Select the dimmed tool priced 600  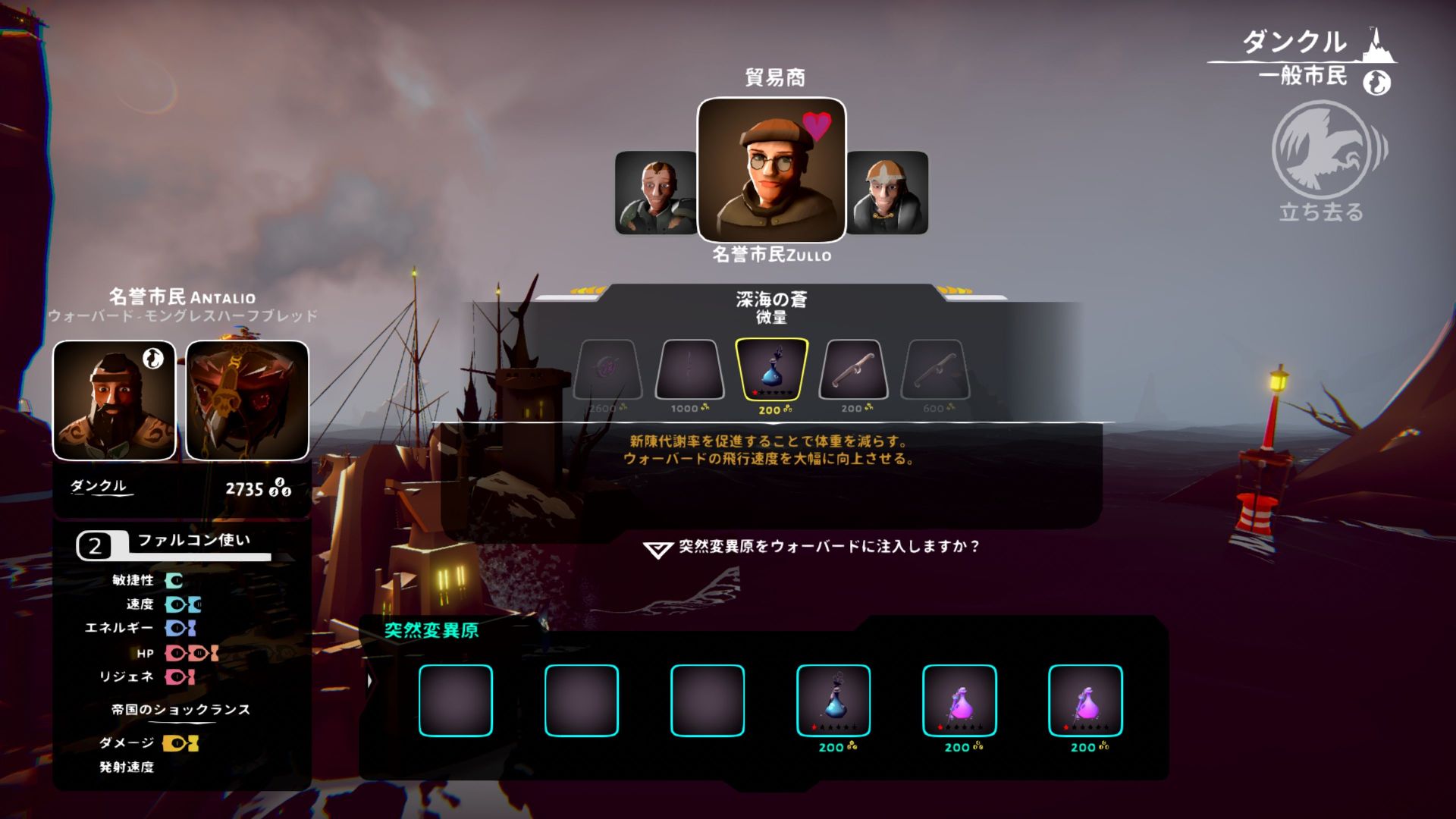click(935, 369)
